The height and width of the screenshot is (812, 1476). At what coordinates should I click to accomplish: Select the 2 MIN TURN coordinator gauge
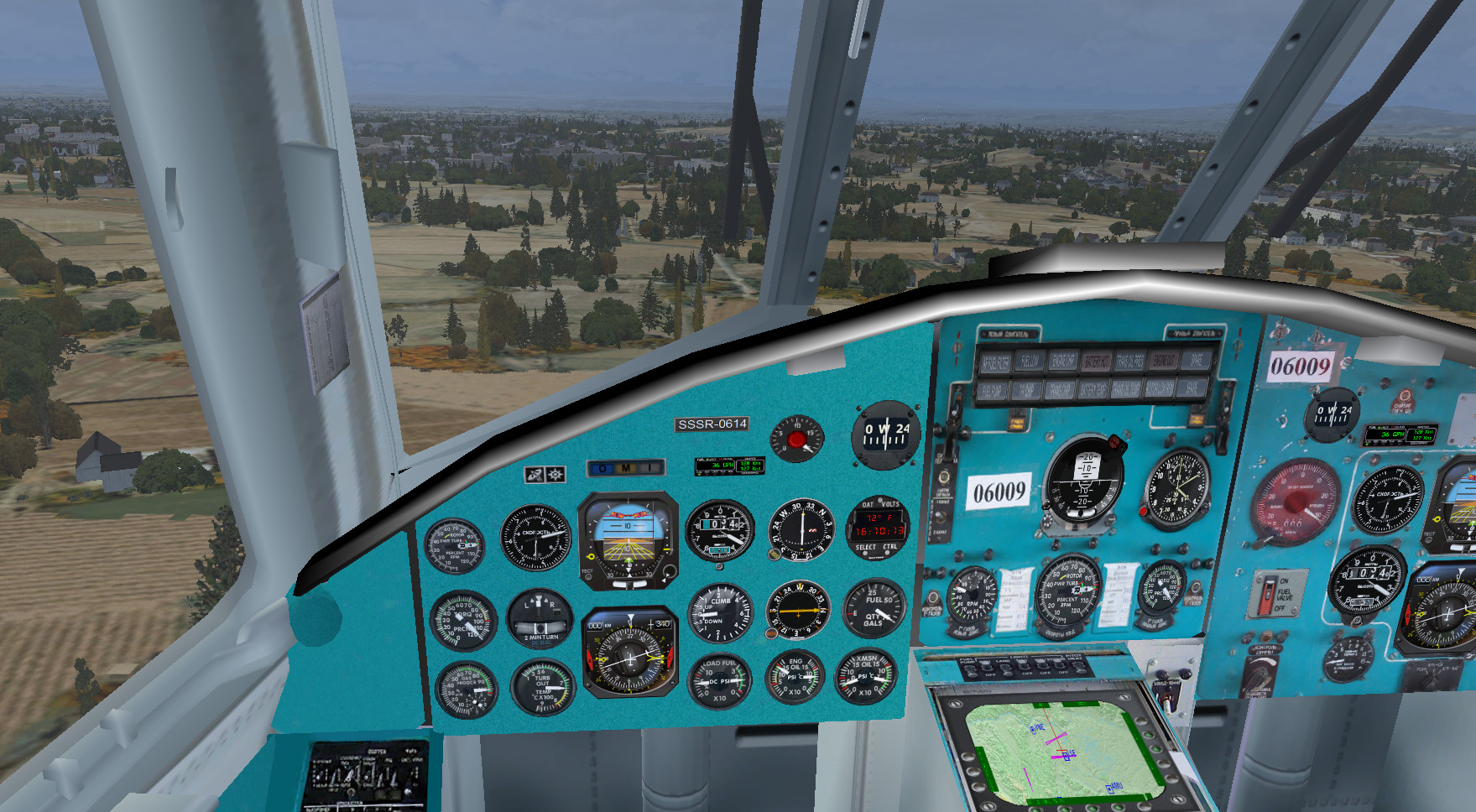click(541, 619)
